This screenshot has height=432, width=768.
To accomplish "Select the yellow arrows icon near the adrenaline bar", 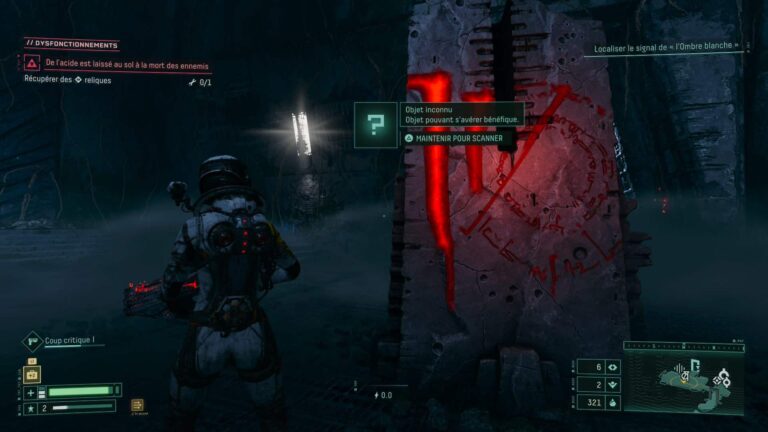I will point(137,405).
